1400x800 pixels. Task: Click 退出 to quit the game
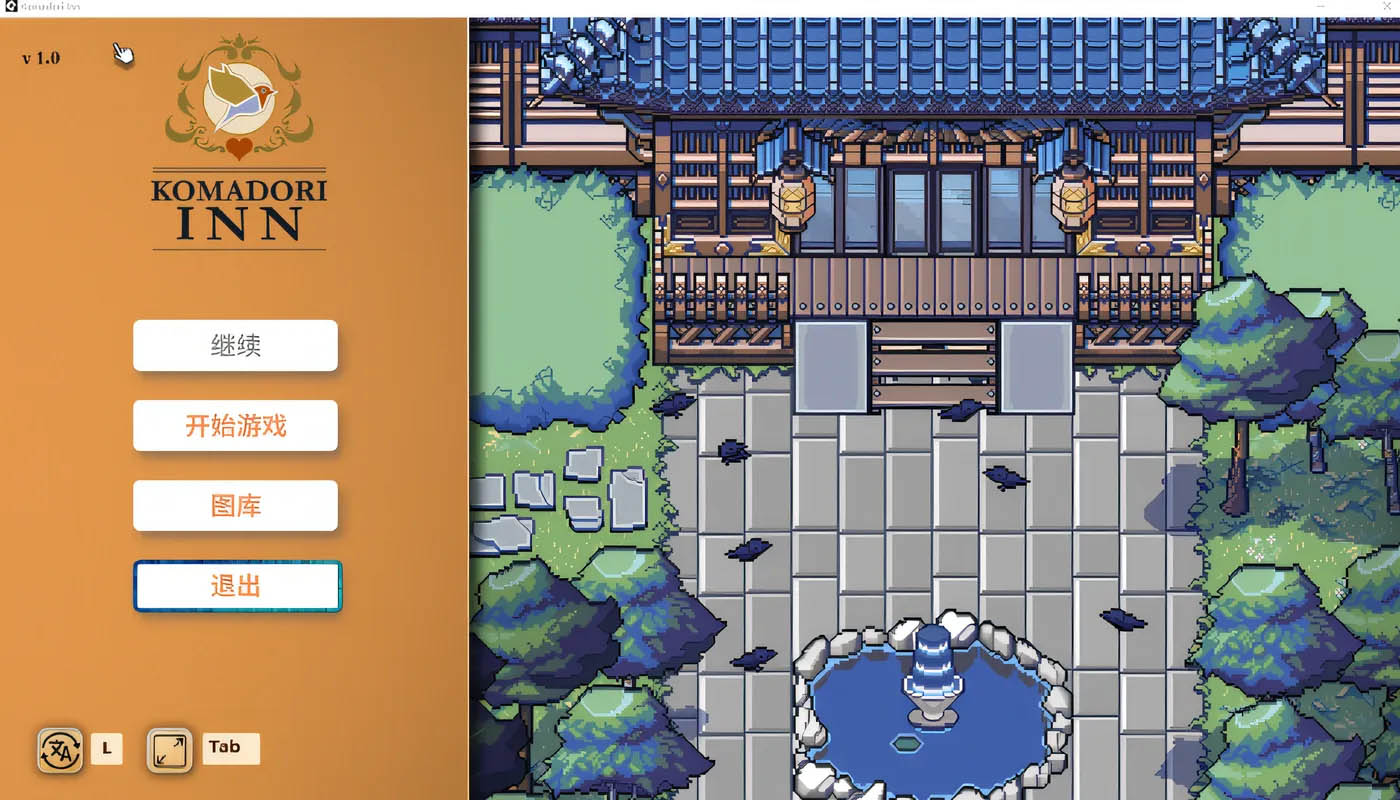coord(236,585)
